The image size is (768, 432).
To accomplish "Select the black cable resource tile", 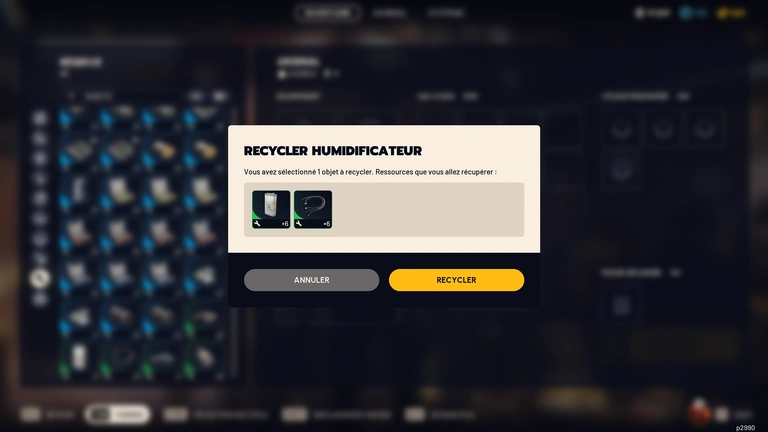I will (x=313, y=210).
